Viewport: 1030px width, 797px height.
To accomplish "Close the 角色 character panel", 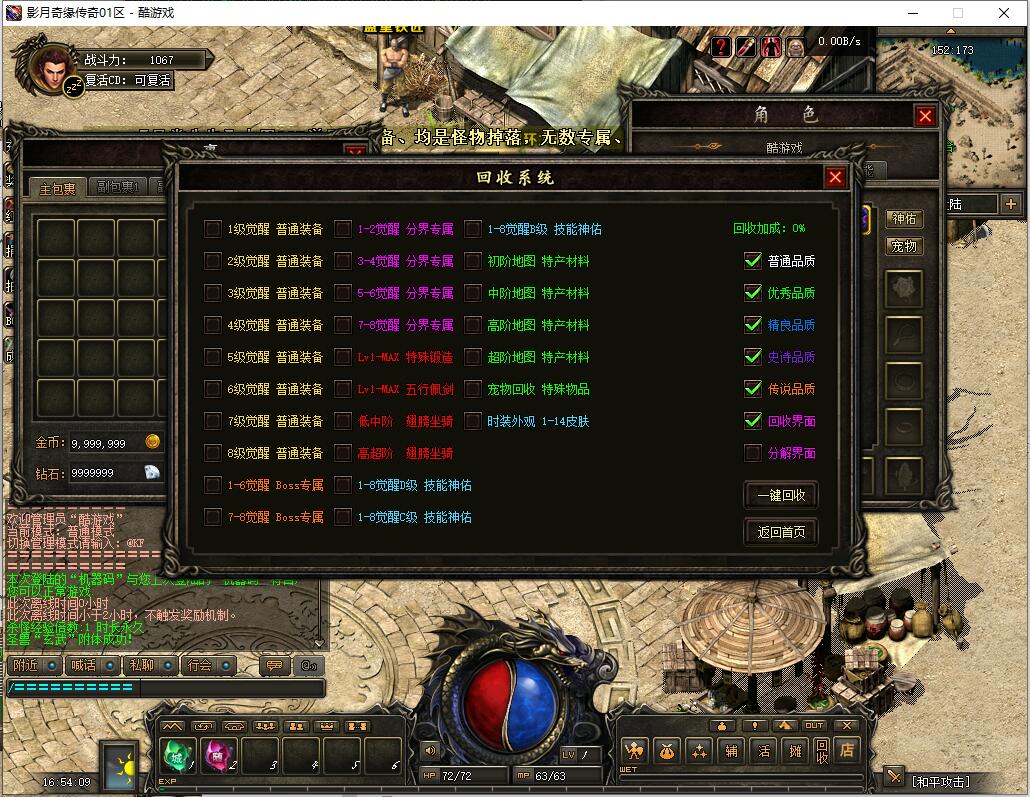I will click(925, 116).
